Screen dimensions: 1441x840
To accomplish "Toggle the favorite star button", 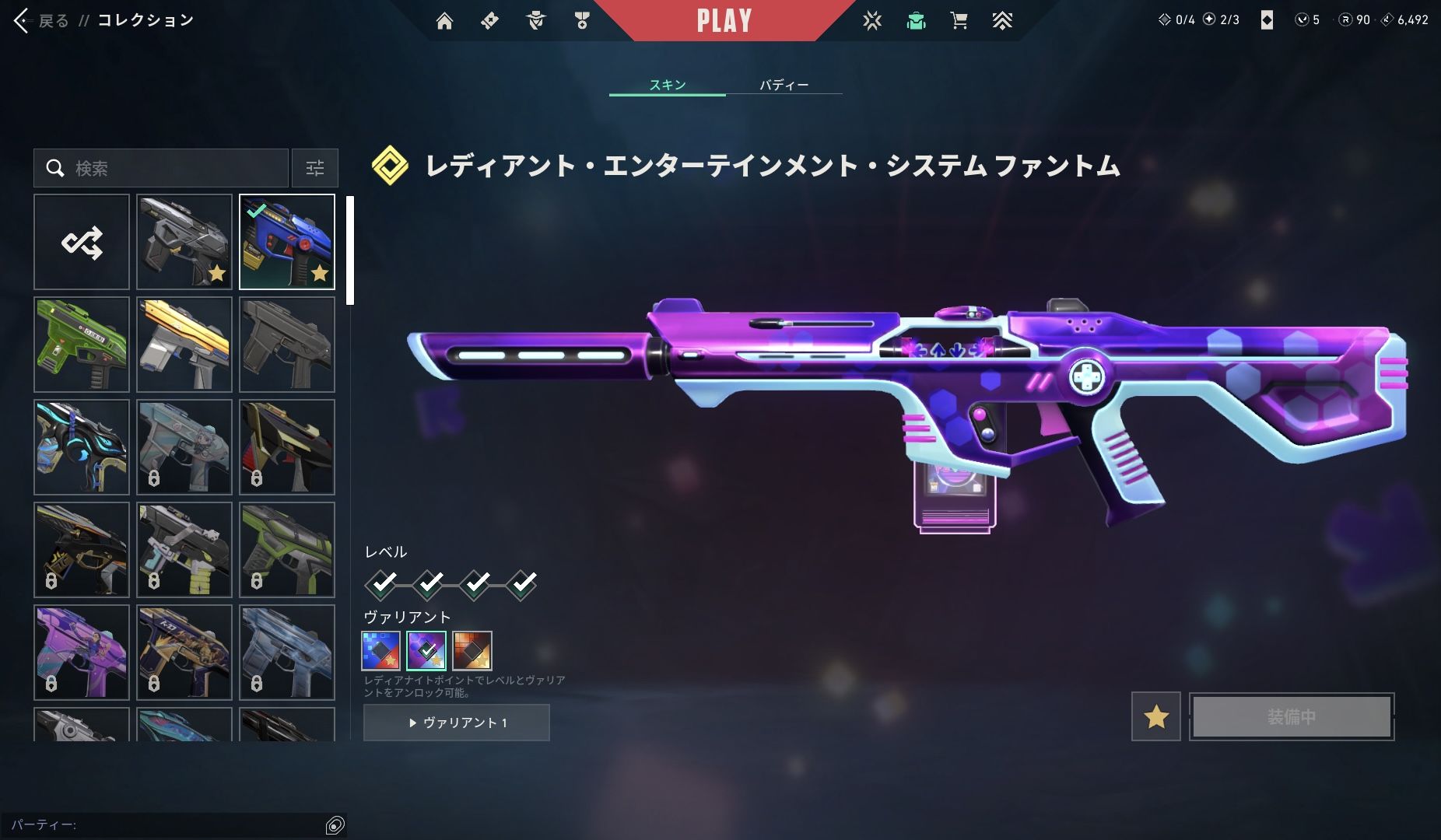I will pos(1155,716).
